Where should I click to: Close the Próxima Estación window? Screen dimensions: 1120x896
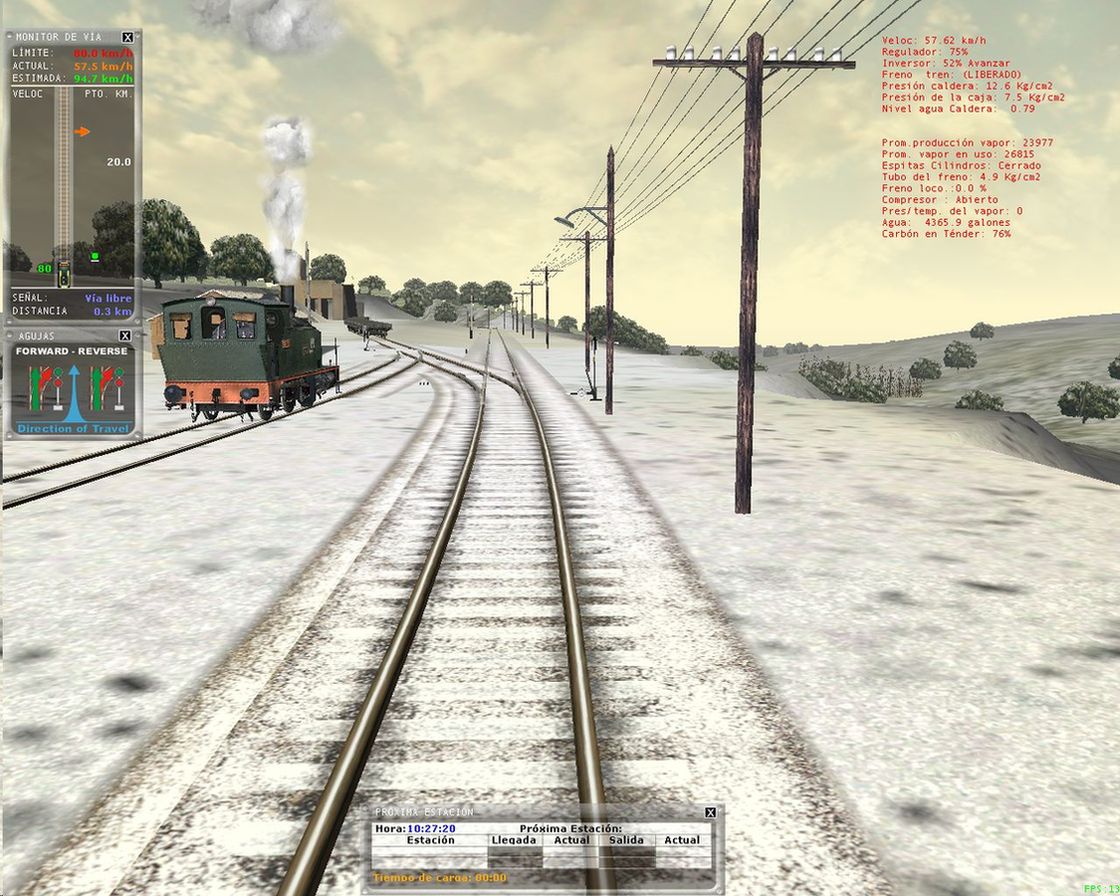pos(710,812)
